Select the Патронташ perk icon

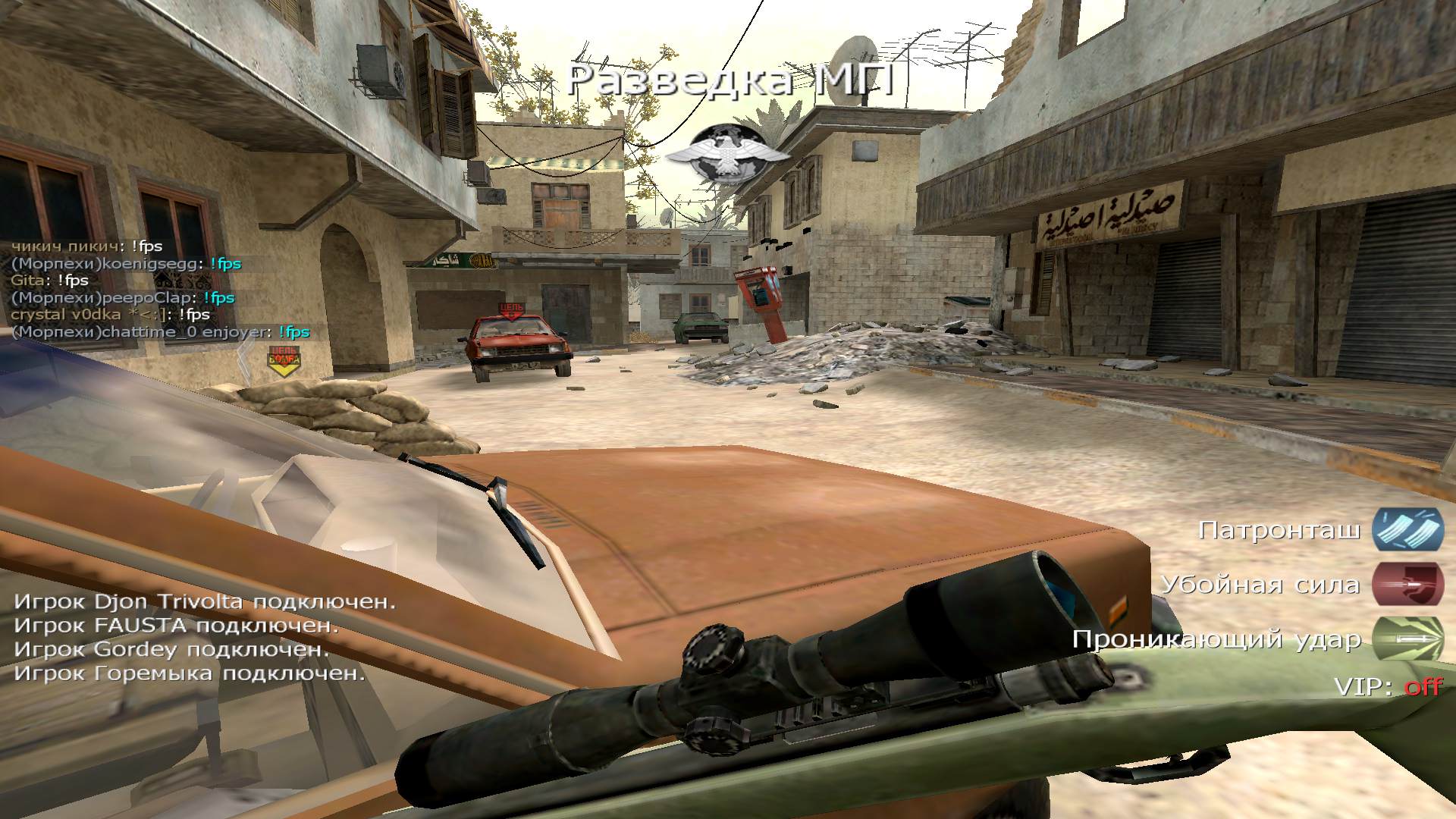tap(1407, 529)
